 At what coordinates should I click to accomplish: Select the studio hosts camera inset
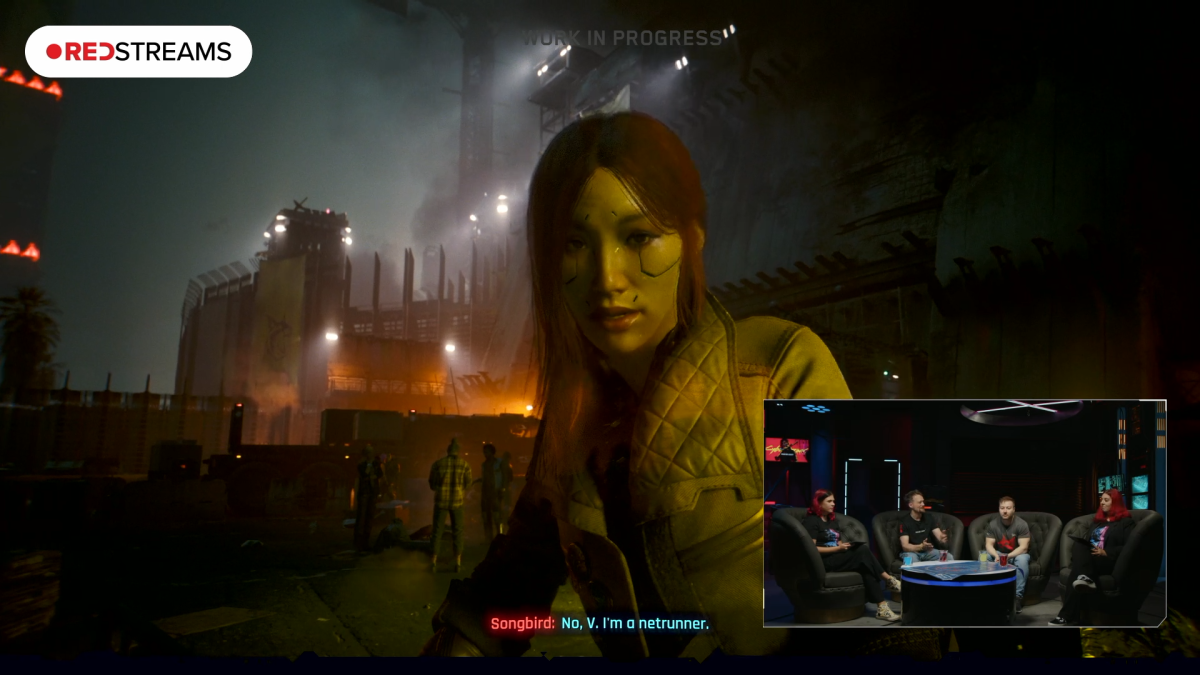click(x=964, y=513)
